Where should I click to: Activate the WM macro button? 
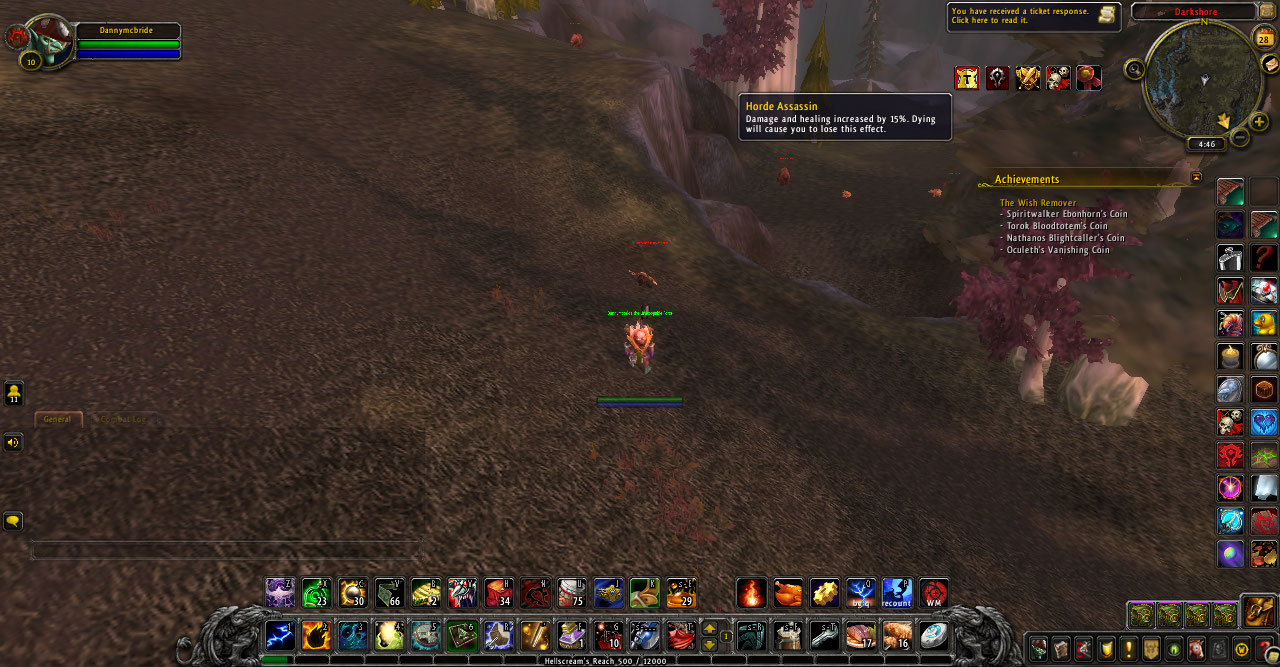coord(933,593)
